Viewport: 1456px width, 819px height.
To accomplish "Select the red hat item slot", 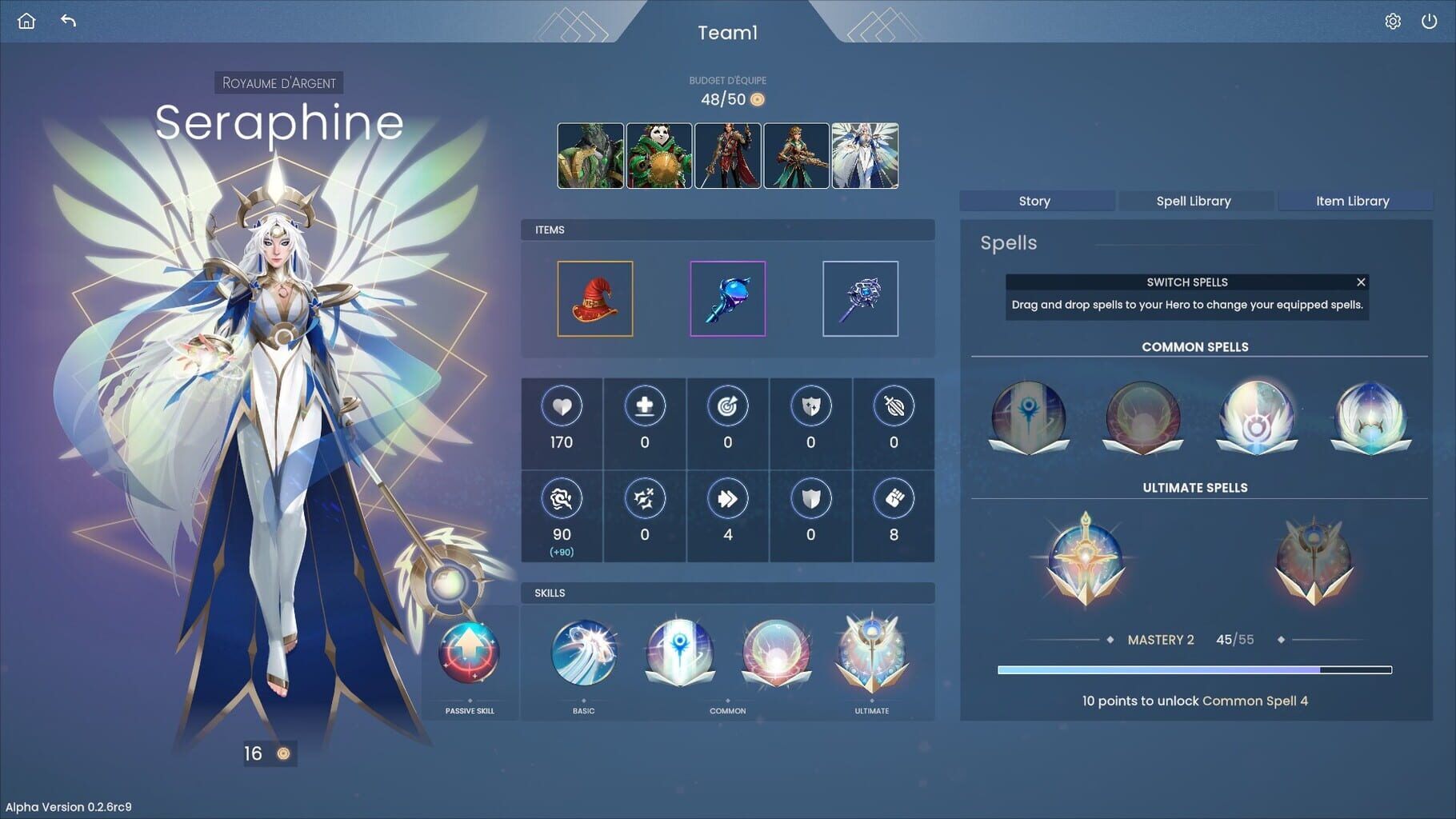I will (595, 299).
